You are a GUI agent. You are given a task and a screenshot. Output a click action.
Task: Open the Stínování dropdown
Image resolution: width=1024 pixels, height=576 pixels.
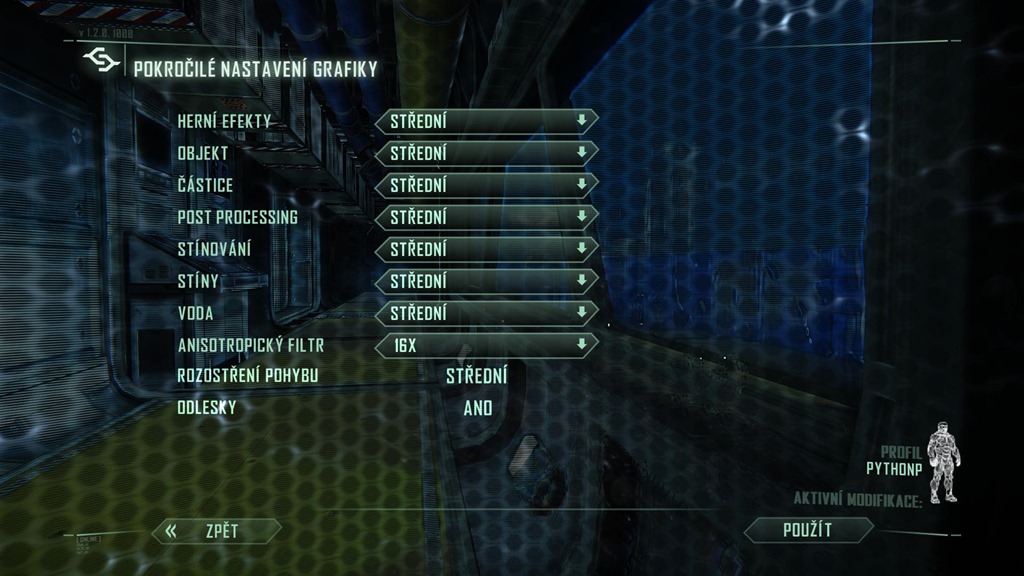point(486,249)
